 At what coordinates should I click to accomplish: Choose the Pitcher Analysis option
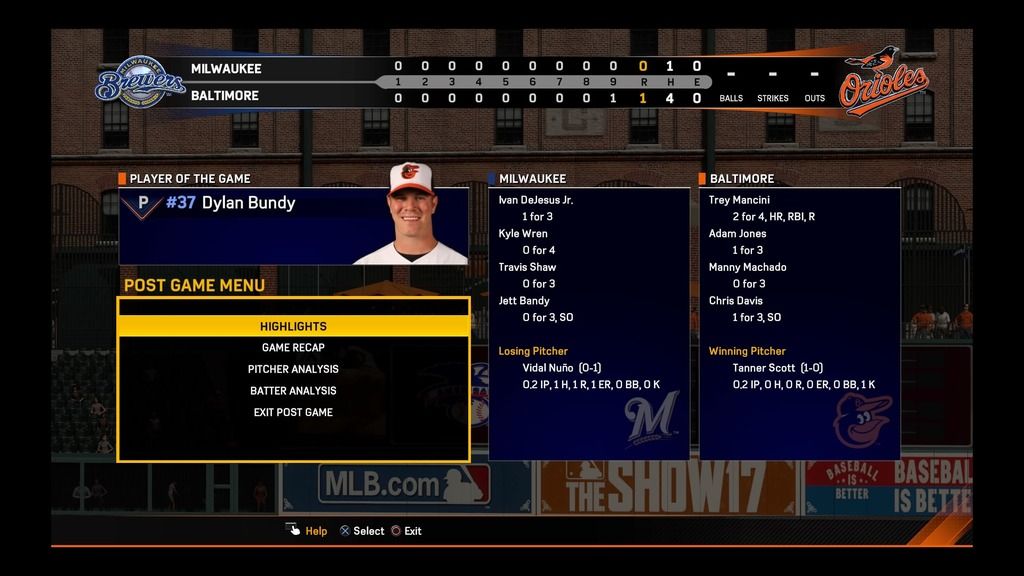click(x=293, y=369)
